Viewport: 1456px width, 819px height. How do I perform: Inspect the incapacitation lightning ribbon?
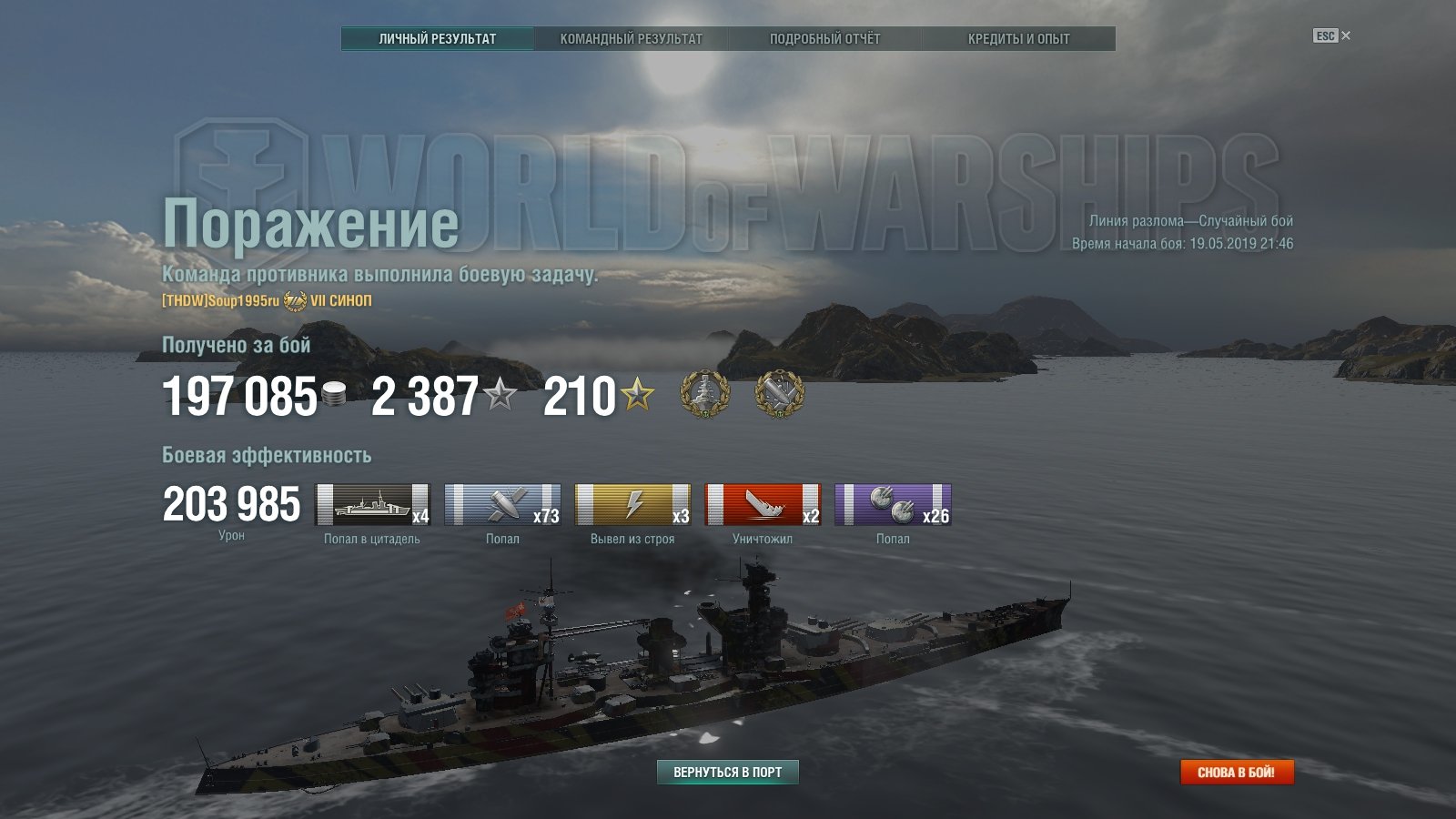tap(632, 505)
